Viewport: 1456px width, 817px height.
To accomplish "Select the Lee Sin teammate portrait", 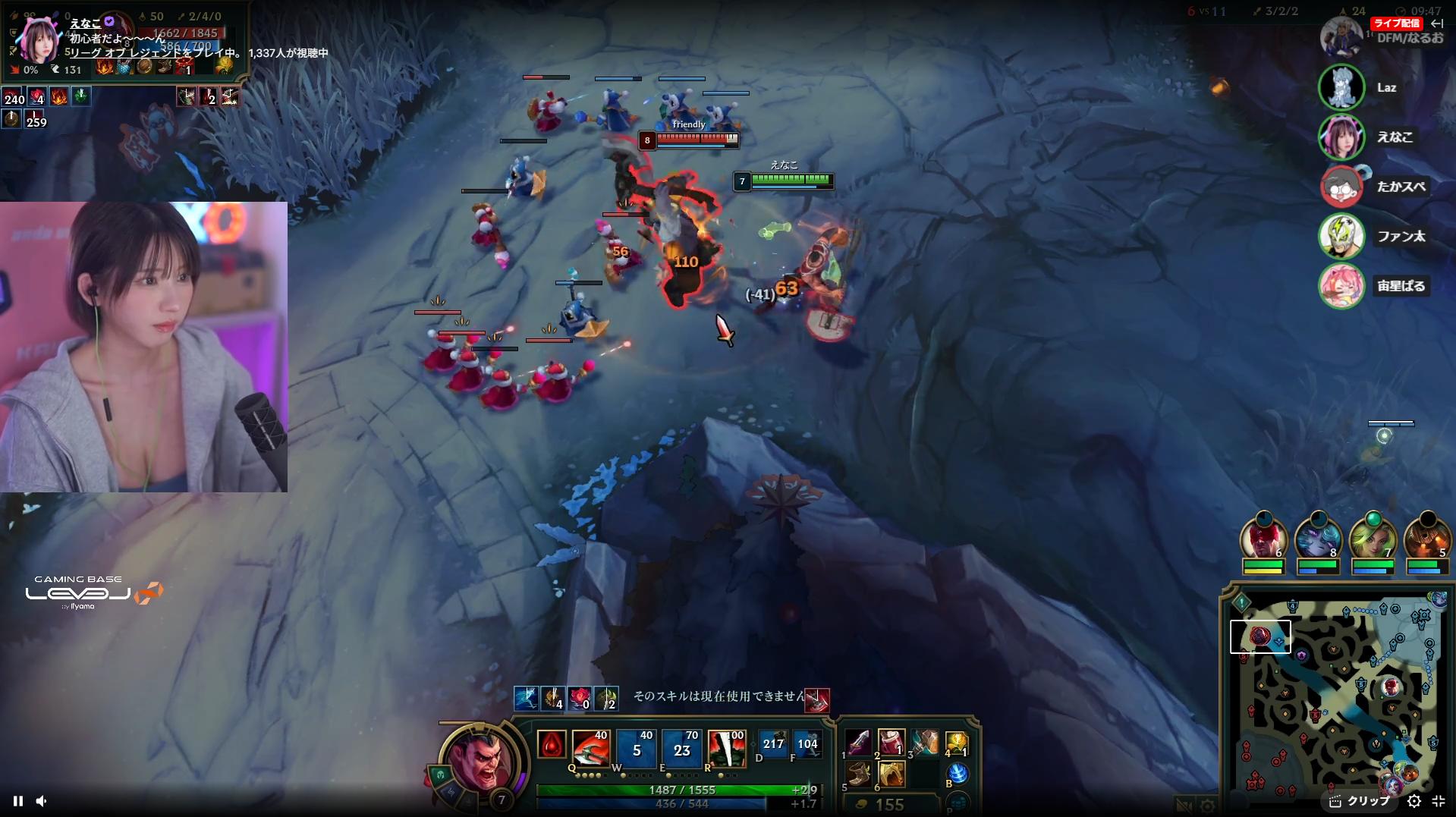I will [x=1263, y=539].
